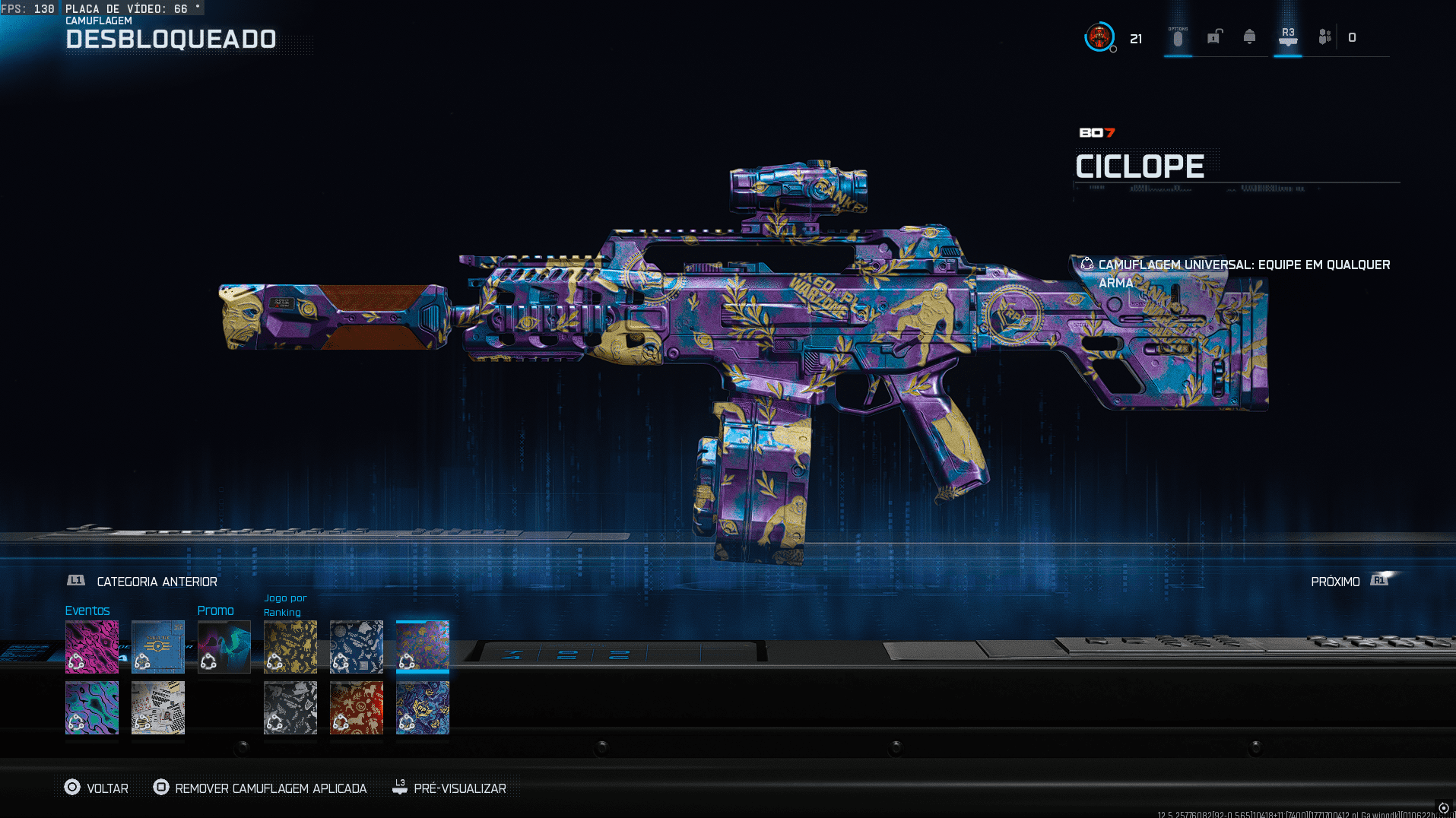Choose the navy and silver ranked camo
The width and height of the screenshot is (1456, 818).
[357, 647]
